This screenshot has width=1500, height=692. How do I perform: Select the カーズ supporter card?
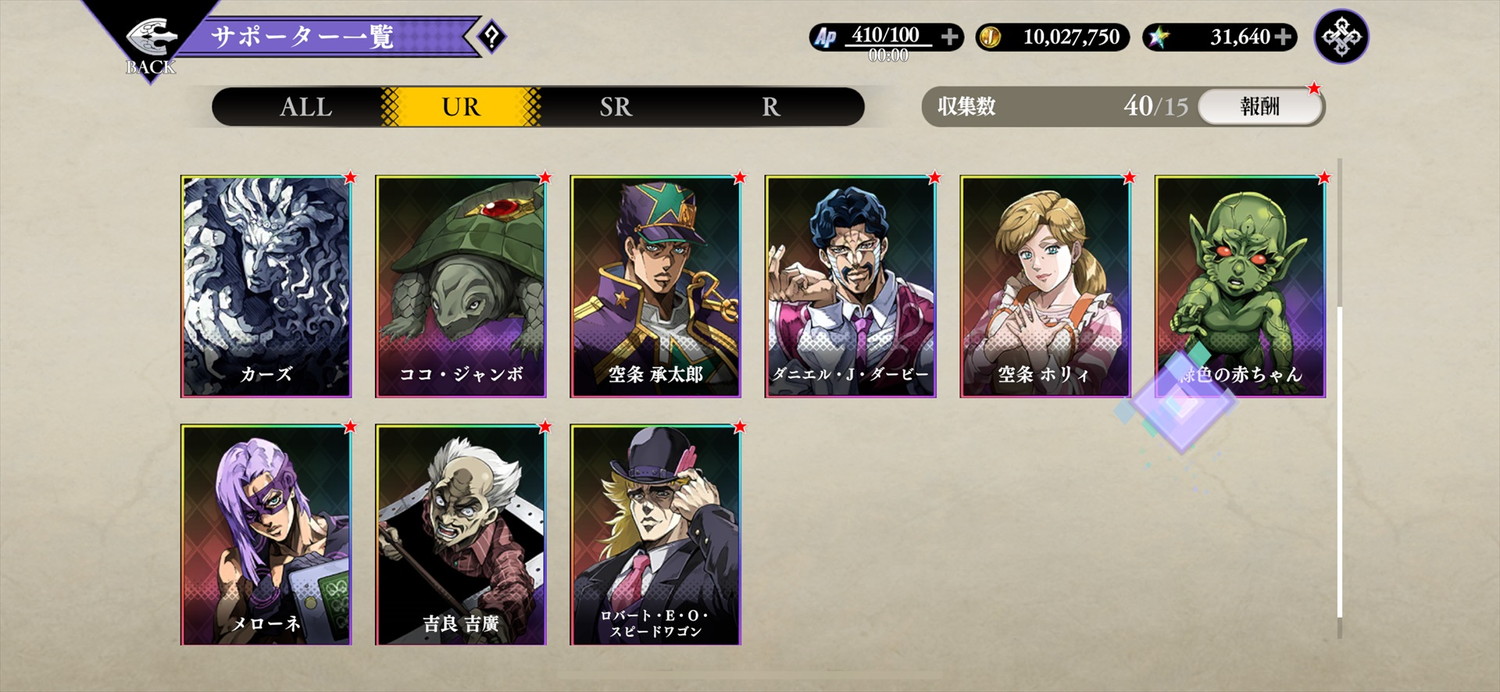click(x=266, y=286)
